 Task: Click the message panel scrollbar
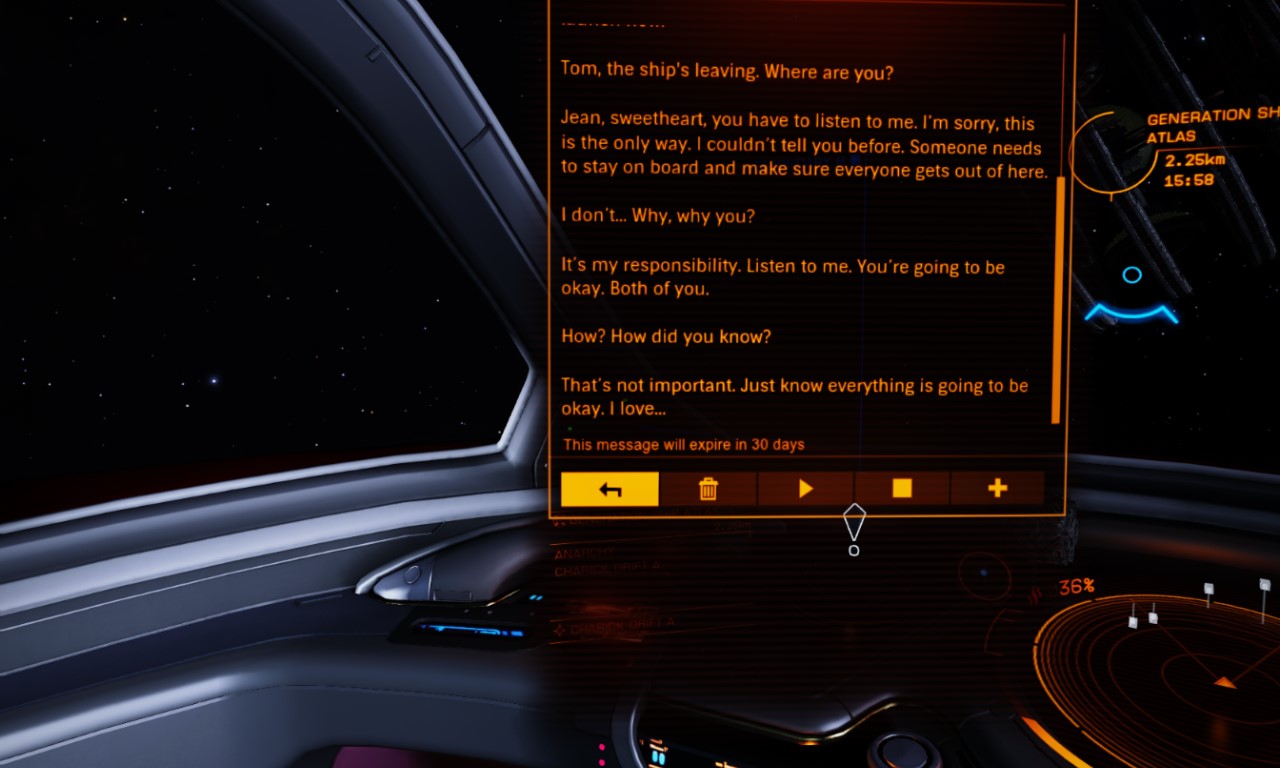[1056, 299]
